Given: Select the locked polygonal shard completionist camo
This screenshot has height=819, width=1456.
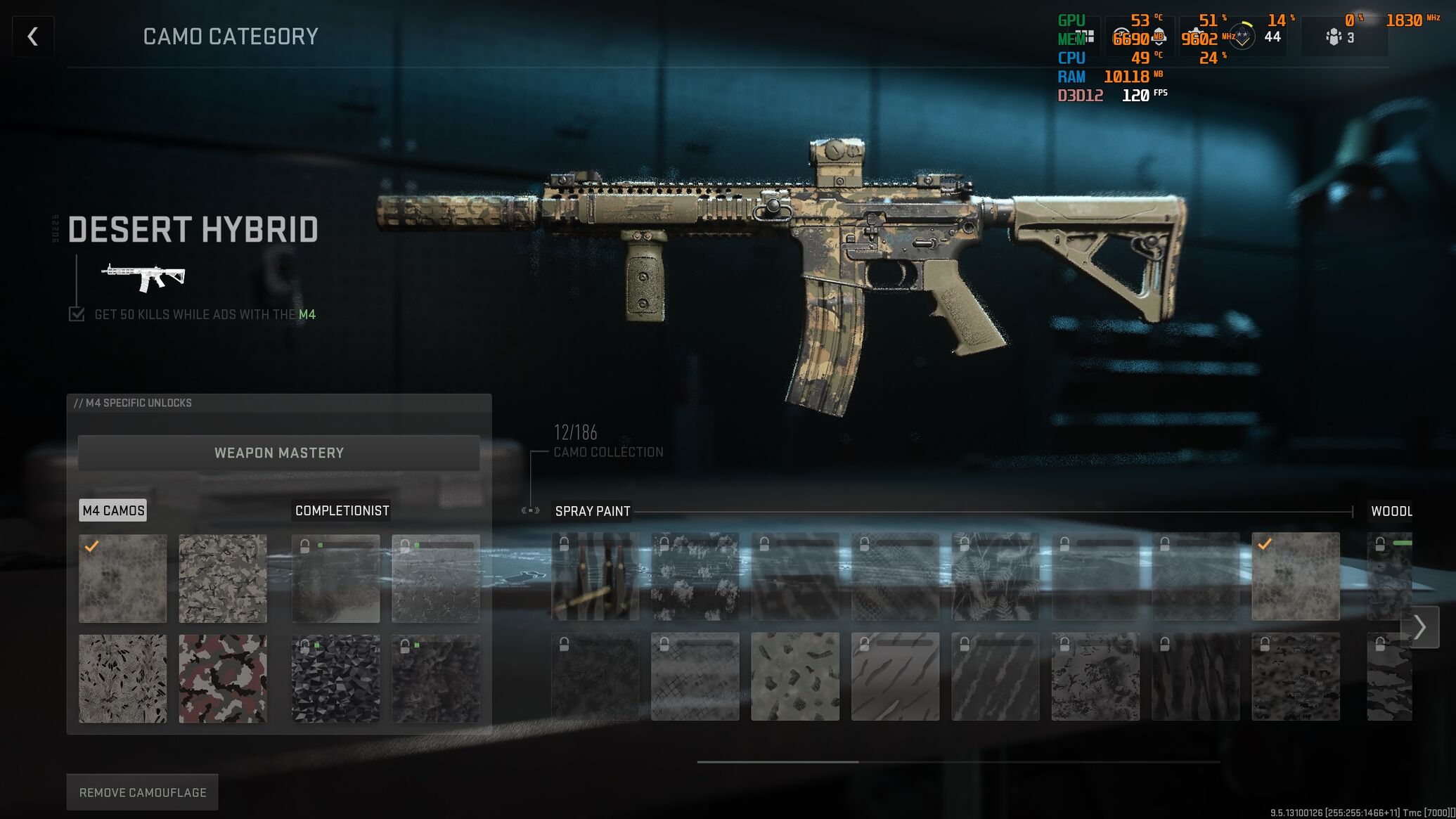Looking at the screenshot, I should click(336, 678).
